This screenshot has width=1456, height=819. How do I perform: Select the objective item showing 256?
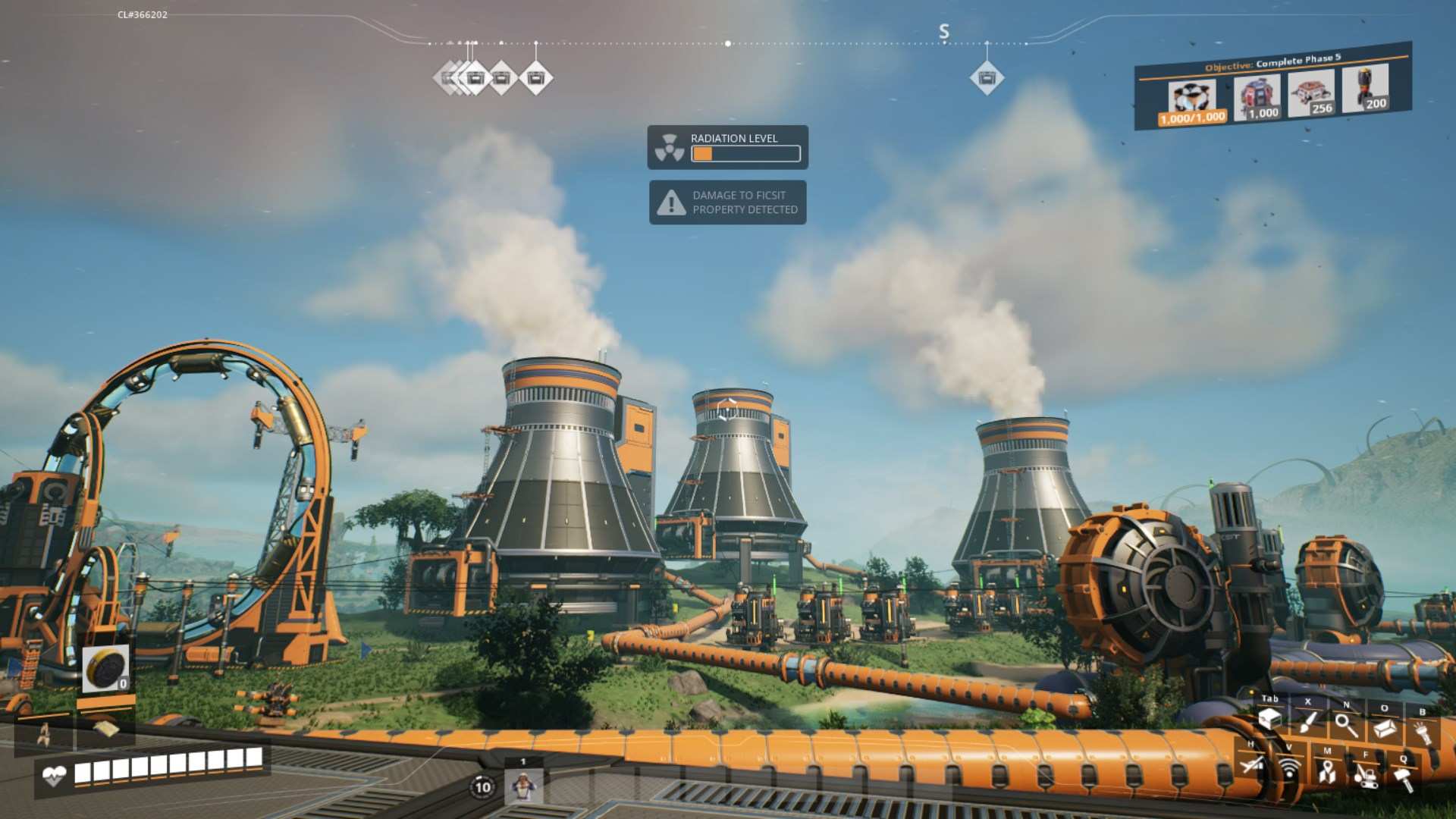click(x=1310, y=93)
